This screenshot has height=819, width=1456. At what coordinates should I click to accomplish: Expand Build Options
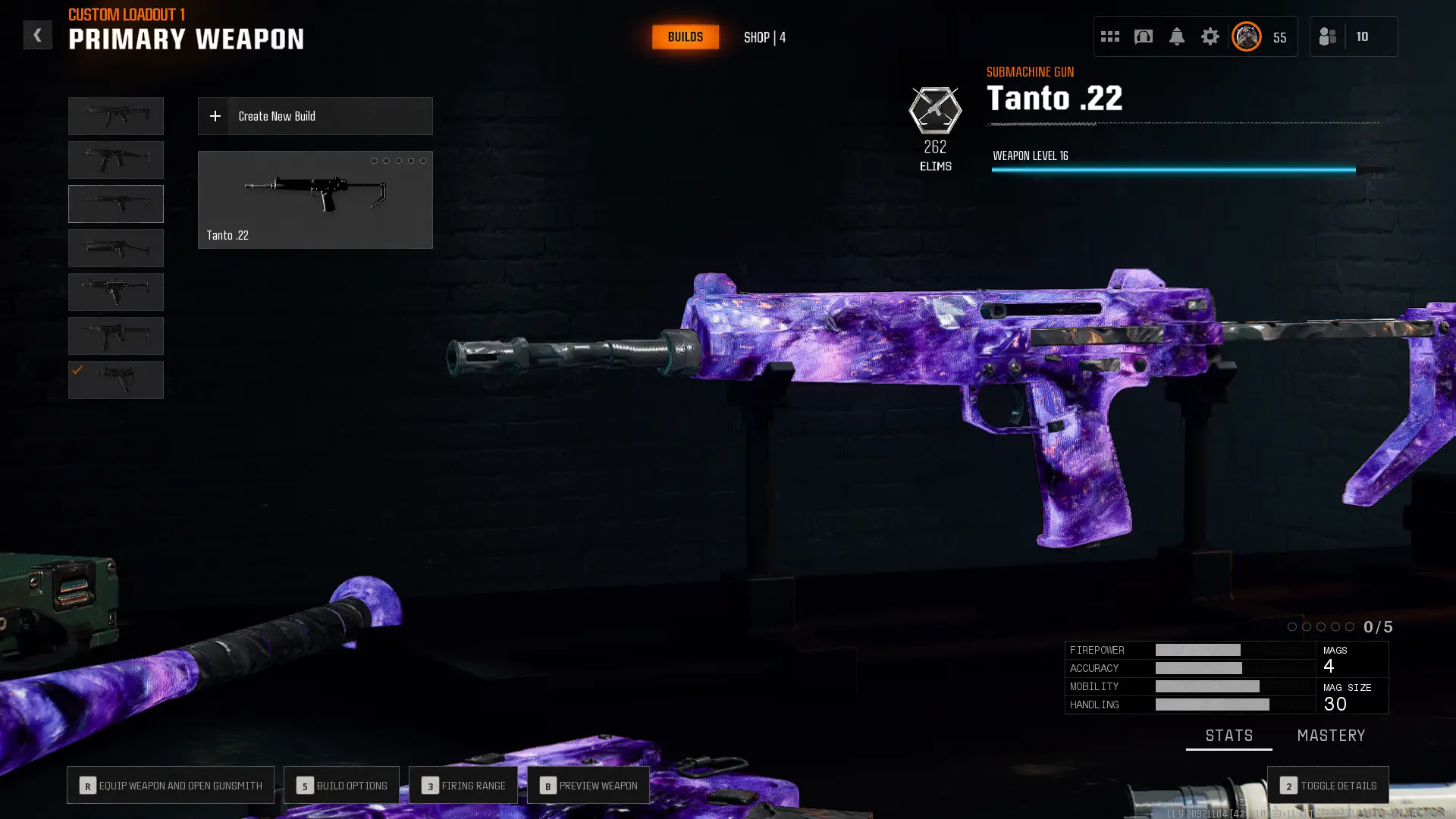point(341,785)
